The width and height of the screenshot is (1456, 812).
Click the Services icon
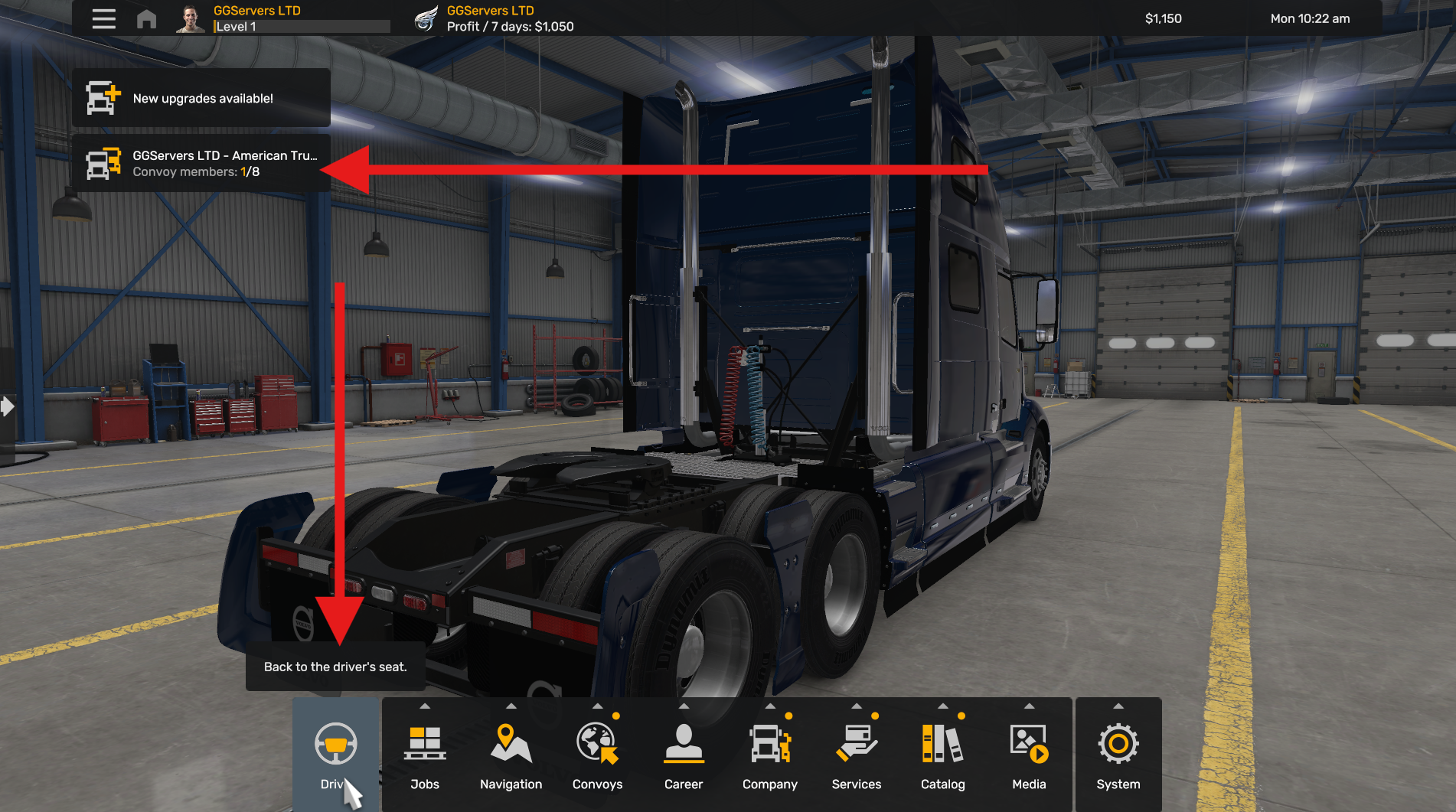point(856,742)
